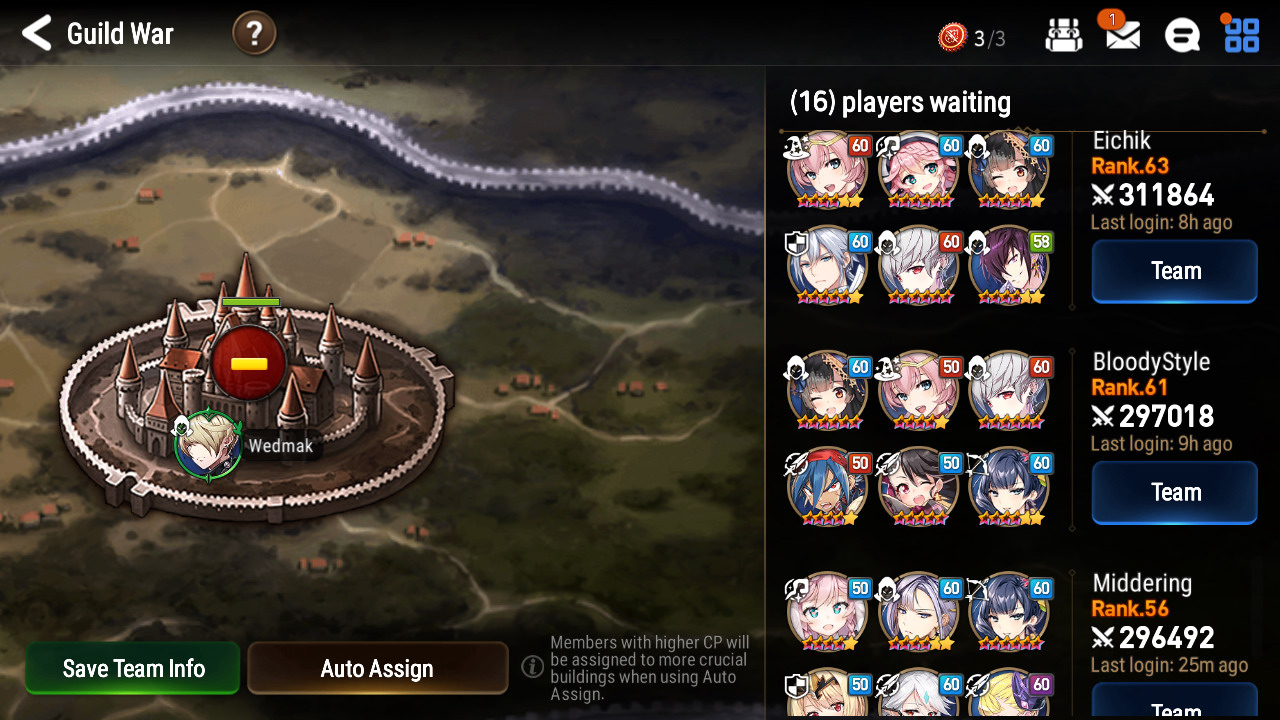Go back from Guild War screen
The image size is (1280, 720).
37,34
